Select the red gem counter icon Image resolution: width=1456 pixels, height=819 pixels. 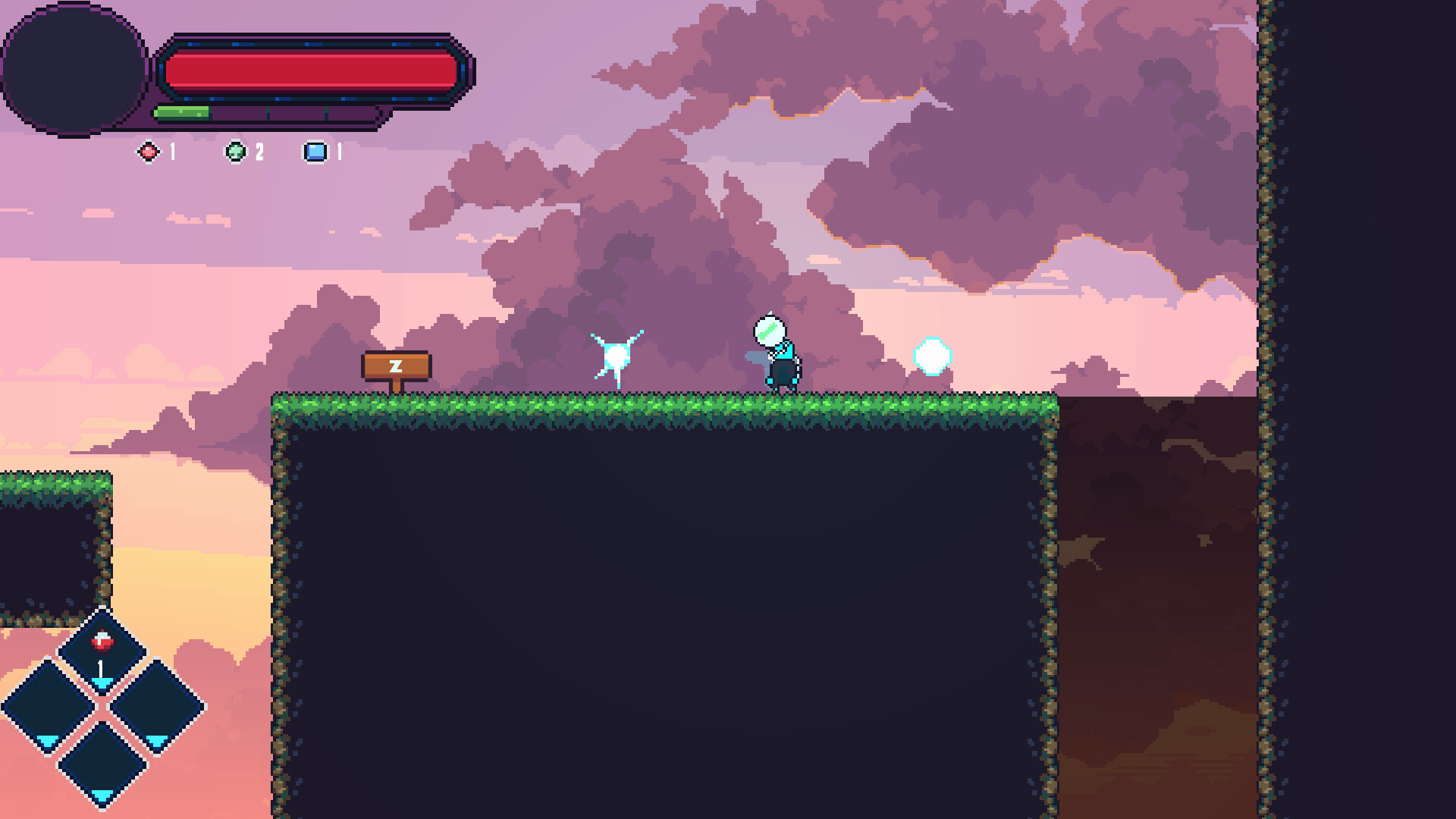click(149, 152)
